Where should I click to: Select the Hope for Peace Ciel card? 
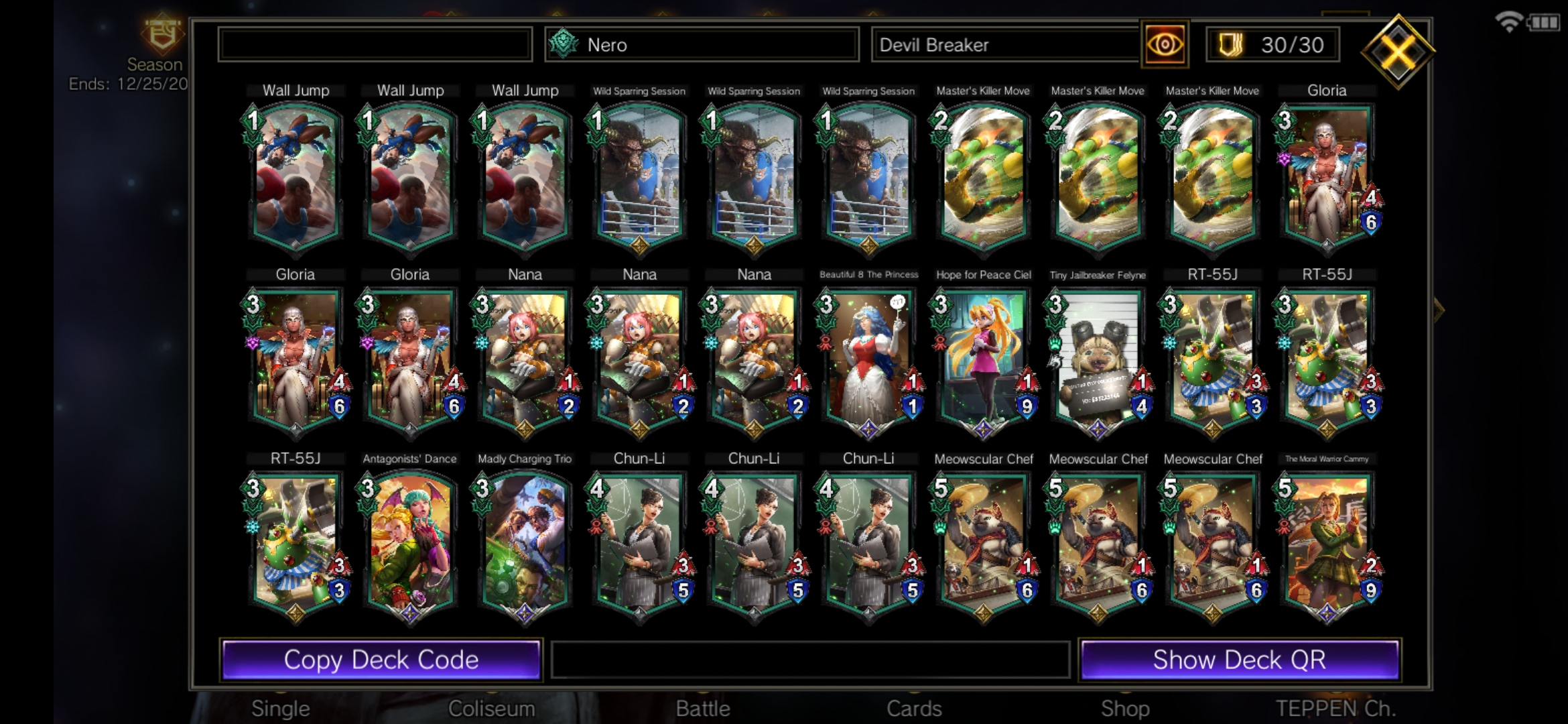pos(983,360)
